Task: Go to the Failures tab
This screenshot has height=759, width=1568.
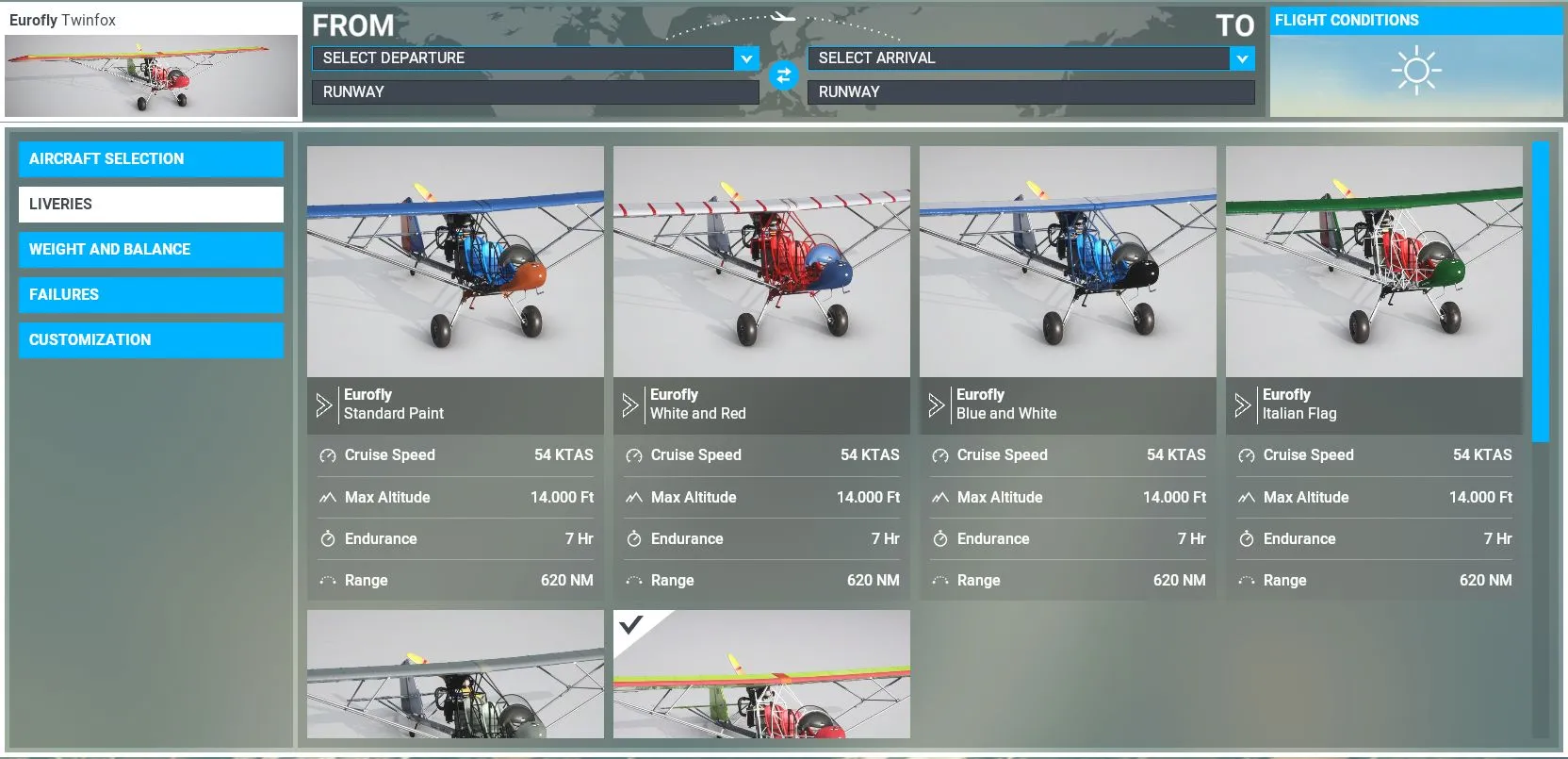Action: pyautogui.click(x=151, y=294)
